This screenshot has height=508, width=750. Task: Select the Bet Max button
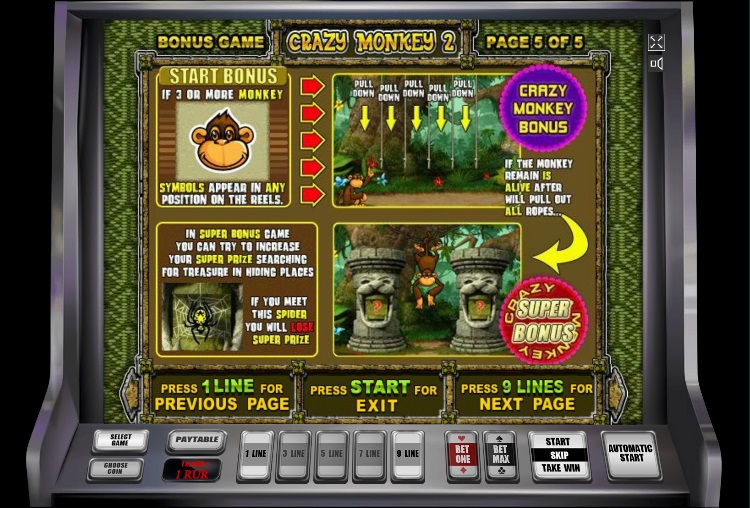(x=500, y=456)
